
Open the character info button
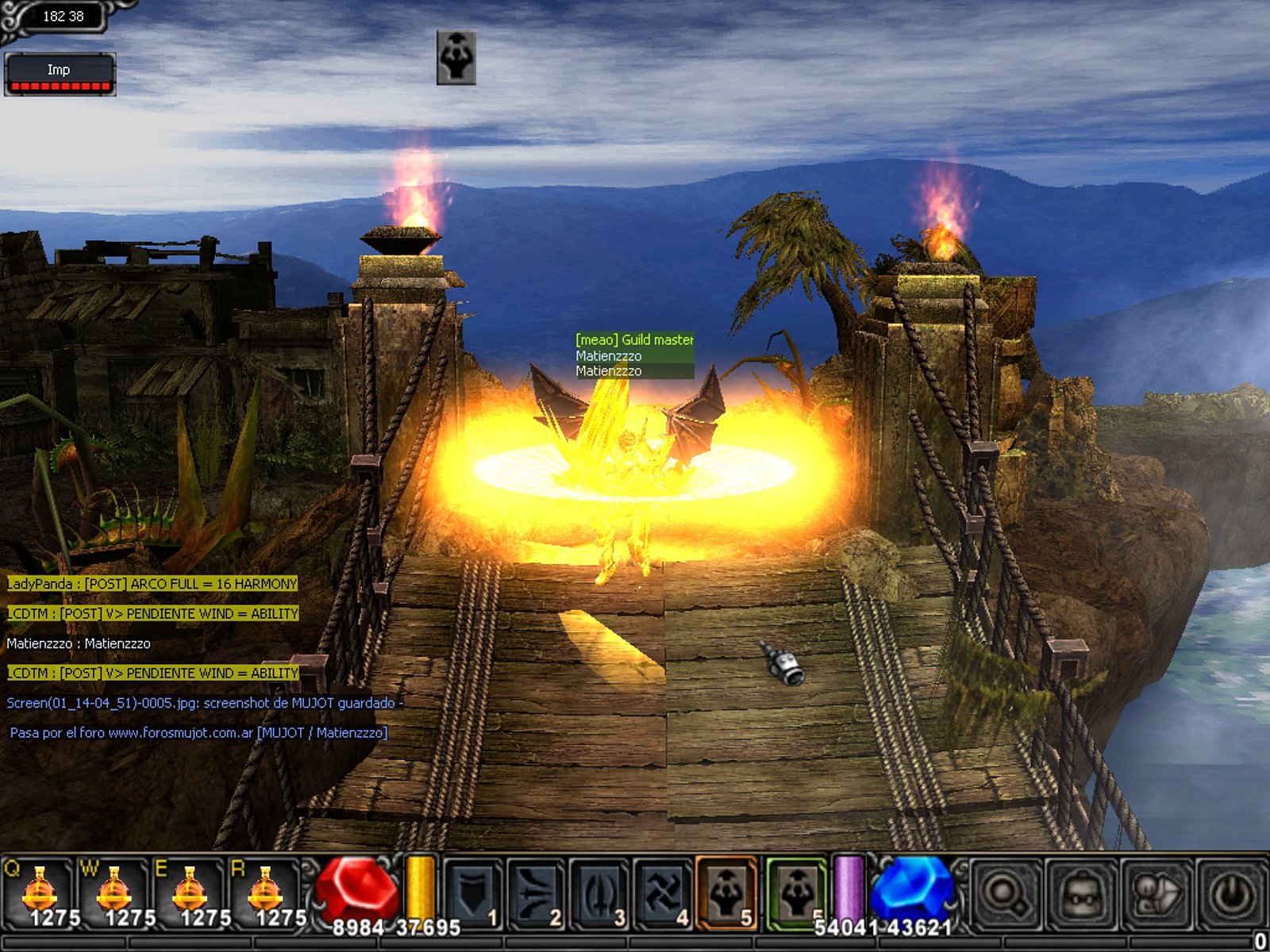click(1156, 894)
